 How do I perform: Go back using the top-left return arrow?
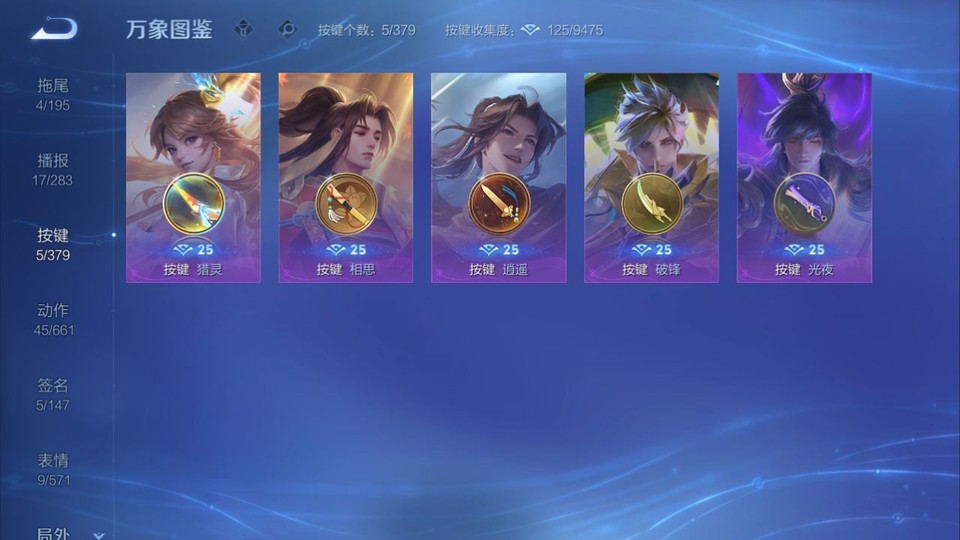click(54, 29)
